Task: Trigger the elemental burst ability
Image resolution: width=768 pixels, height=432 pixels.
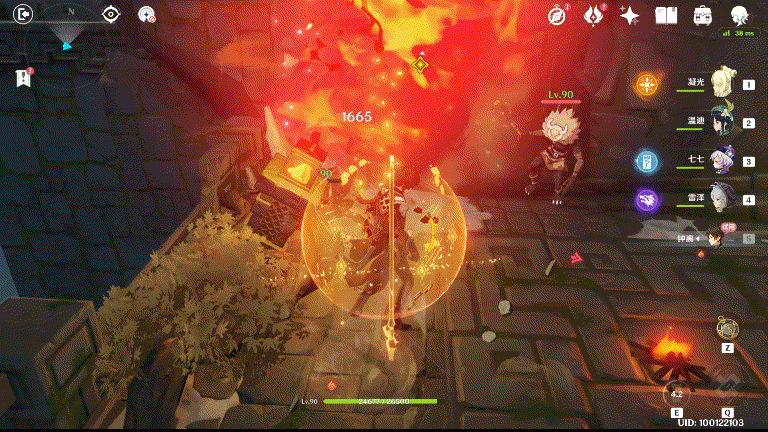Action: 727,390
